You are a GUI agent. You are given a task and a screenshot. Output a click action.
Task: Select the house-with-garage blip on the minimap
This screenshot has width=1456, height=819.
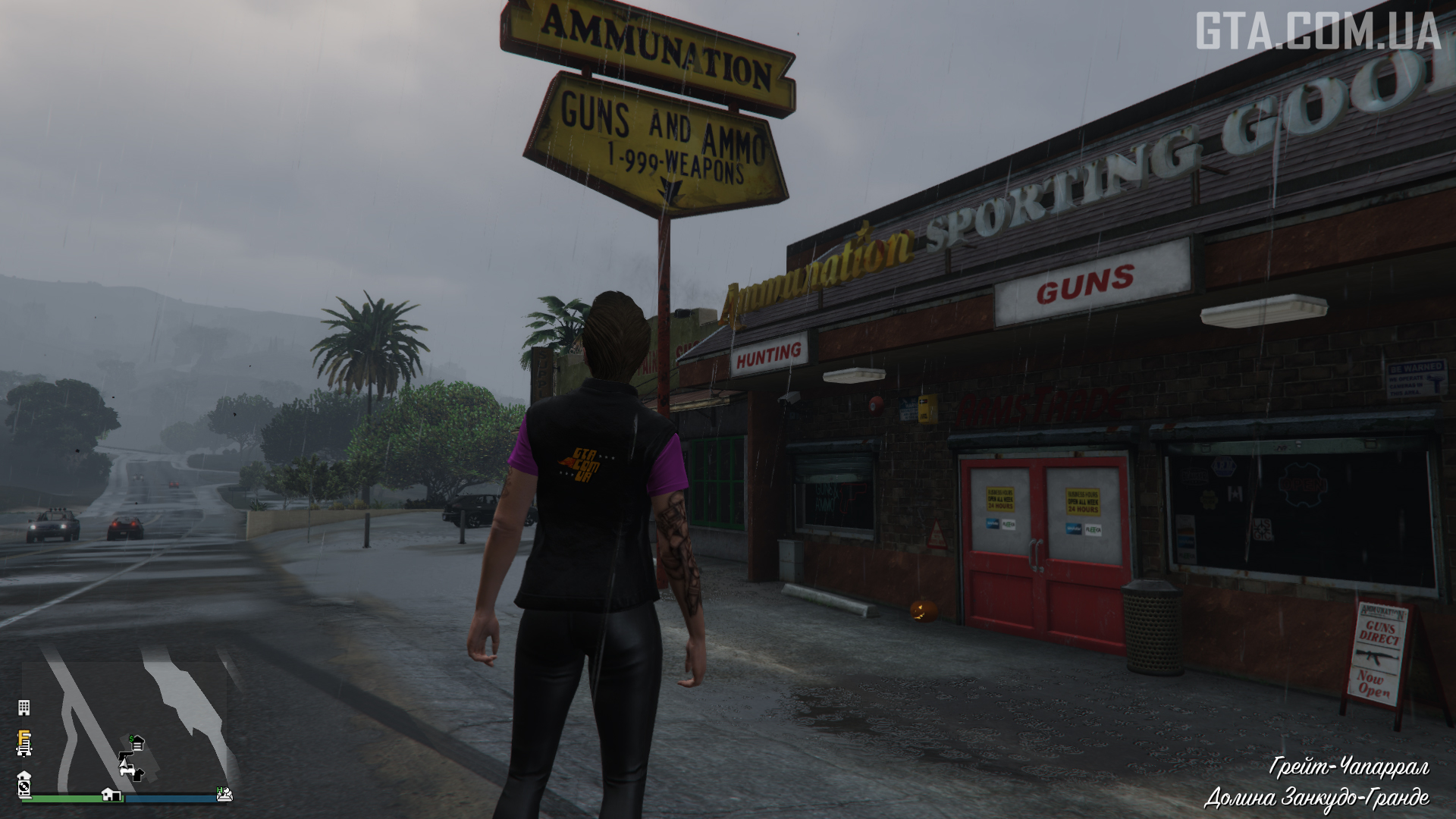tap(111, 794)
